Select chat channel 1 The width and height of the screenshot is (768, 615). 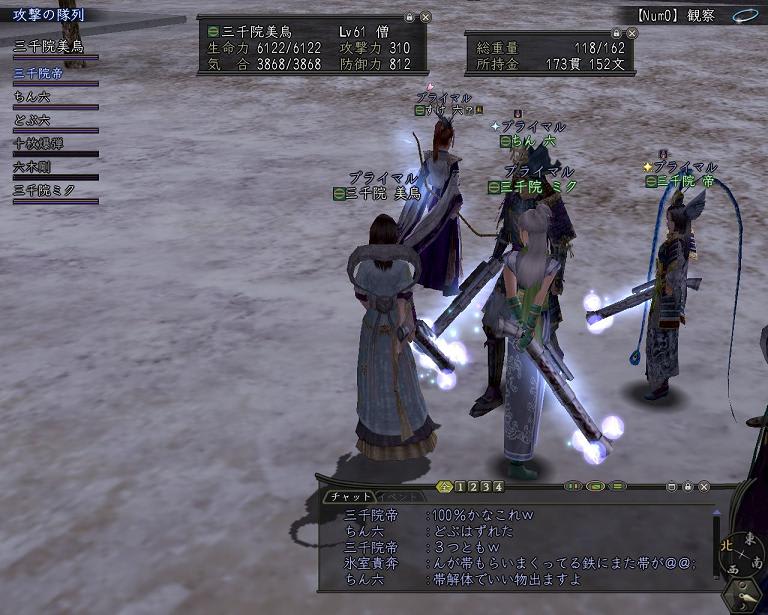click(x=460, y=487)
